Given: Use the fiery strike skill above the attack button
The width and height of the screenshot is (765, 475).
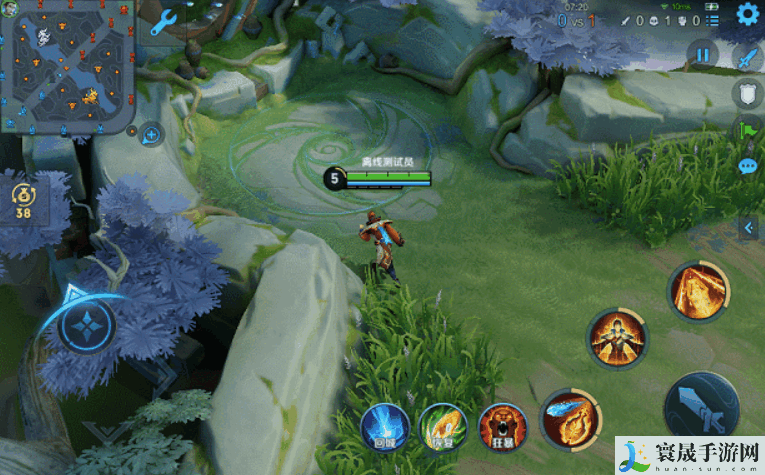Looking at the screenshot, I should 696,291.
